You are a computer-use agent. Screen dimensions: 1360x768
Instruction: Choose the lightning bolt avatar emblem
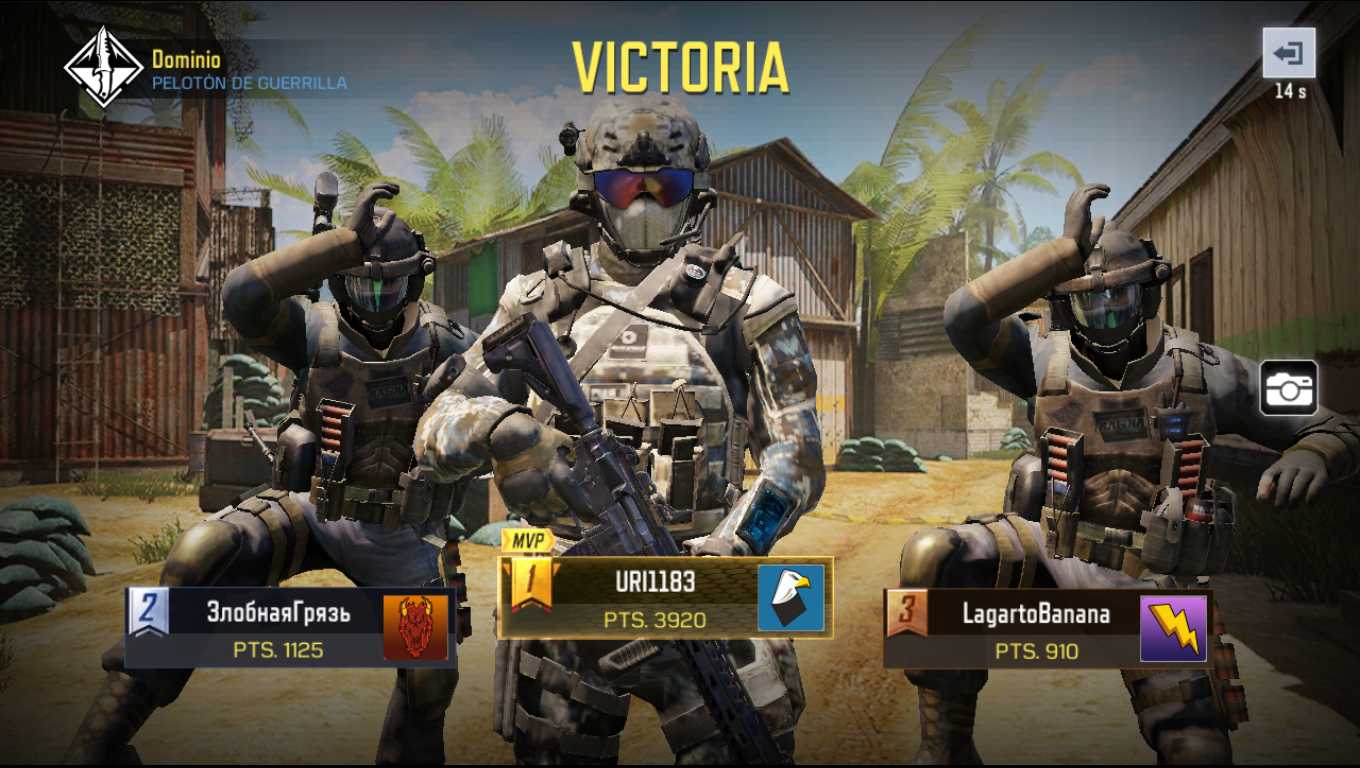pyautogui.click(x=1173, y=629)
